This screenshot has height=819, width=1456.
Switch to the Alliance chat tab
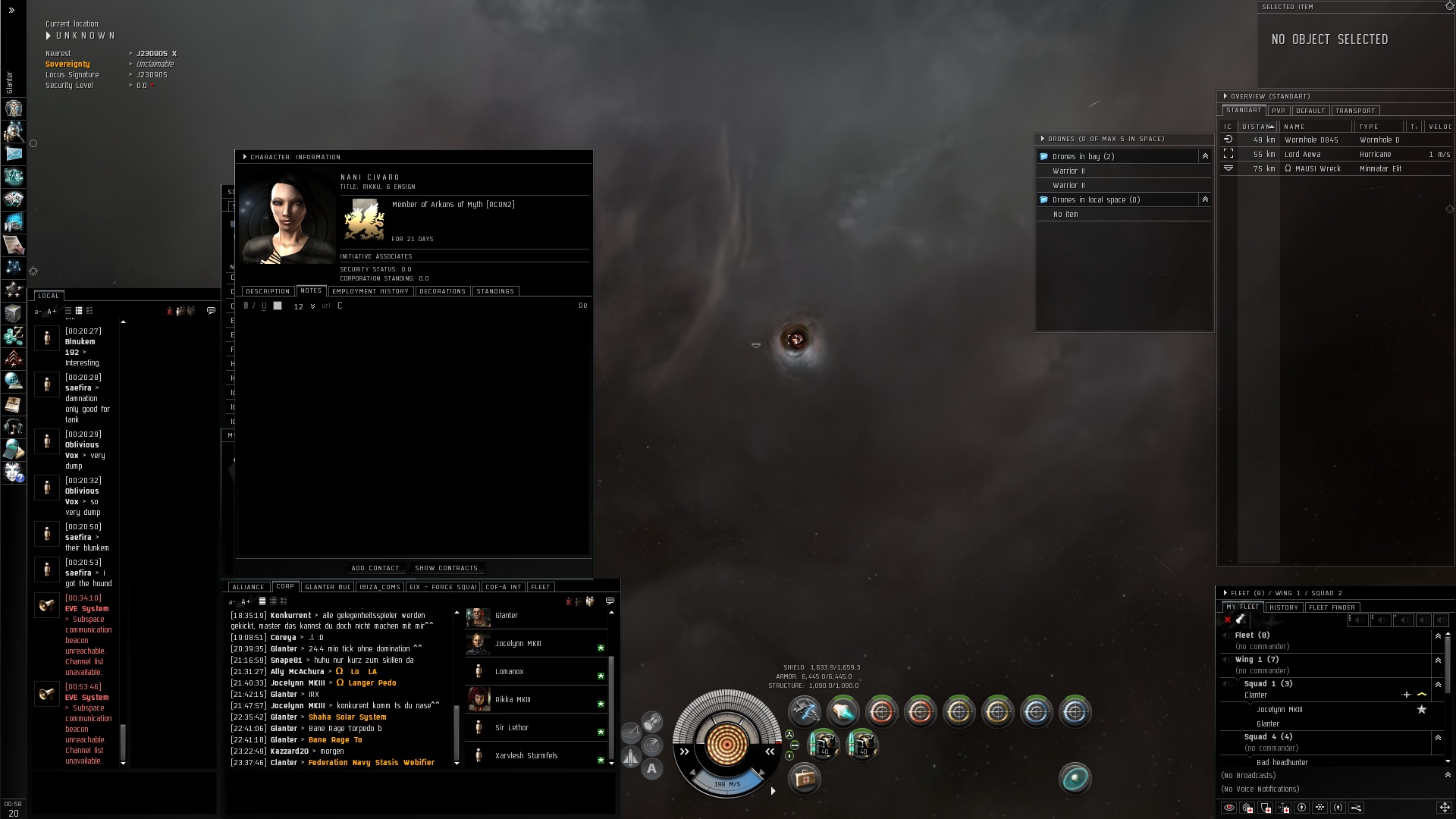click(248, 587)
